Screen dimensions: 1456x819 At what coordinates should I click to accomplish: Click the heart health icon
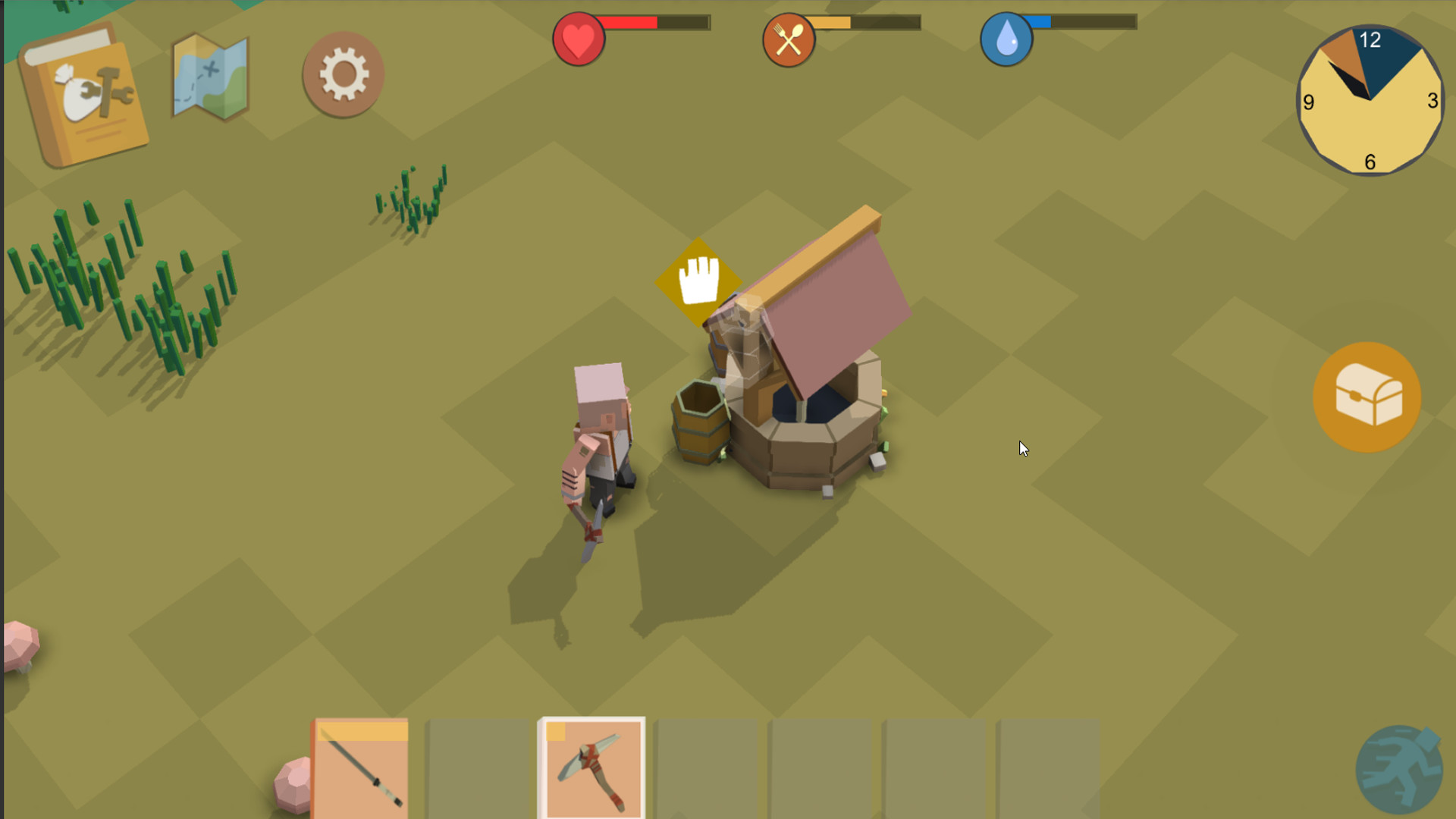[x=578, y=39]
